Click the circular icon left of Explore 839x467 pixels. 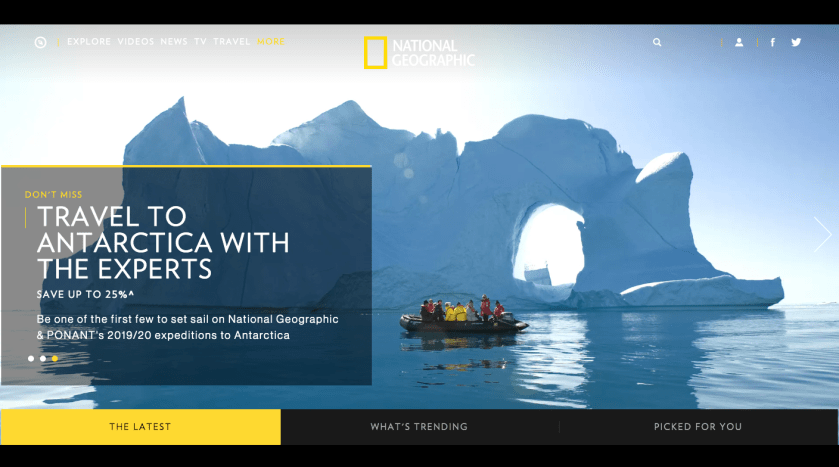pyautogui.click(x=40, y=43)
